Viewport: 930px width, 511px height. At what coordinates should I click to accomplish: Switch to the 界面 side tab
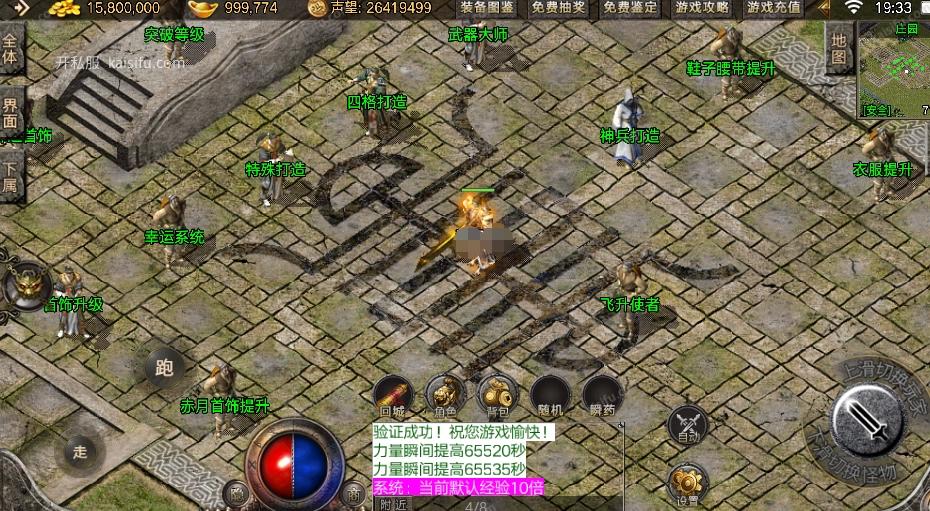pos(11,112)
